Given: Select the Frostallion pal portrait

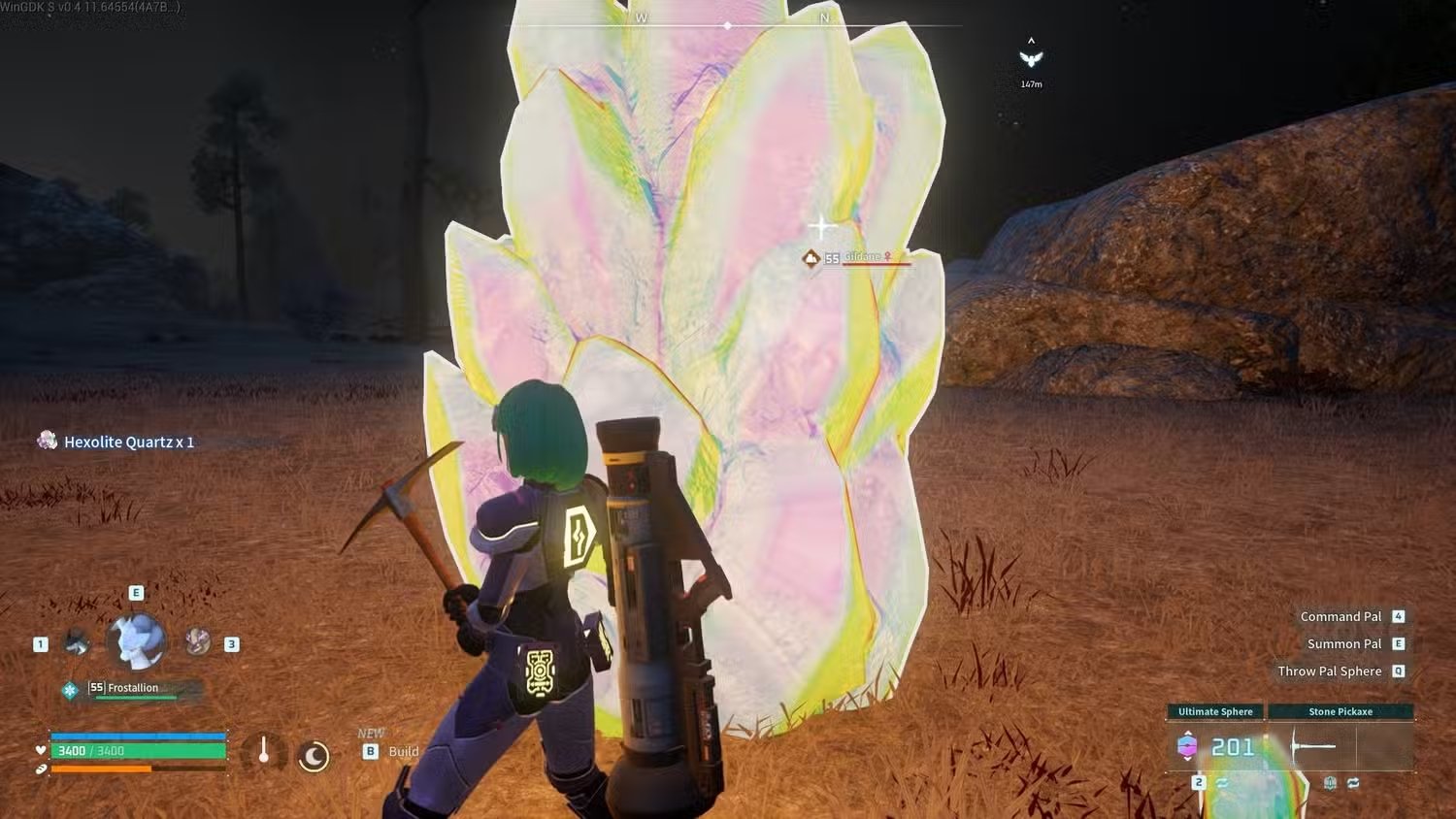Looking at the screenshot, I should [136, 641].
